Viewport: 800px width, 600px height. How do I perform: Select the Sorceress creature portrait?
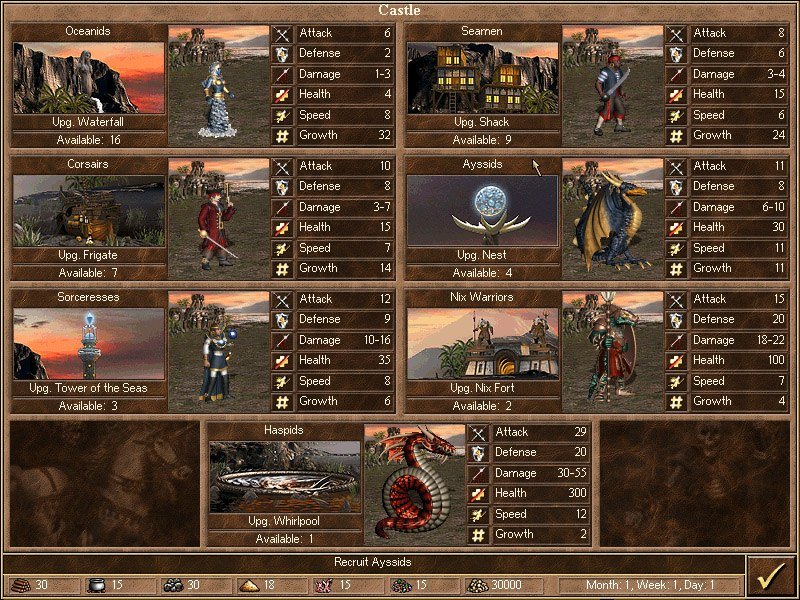(219, 351)
